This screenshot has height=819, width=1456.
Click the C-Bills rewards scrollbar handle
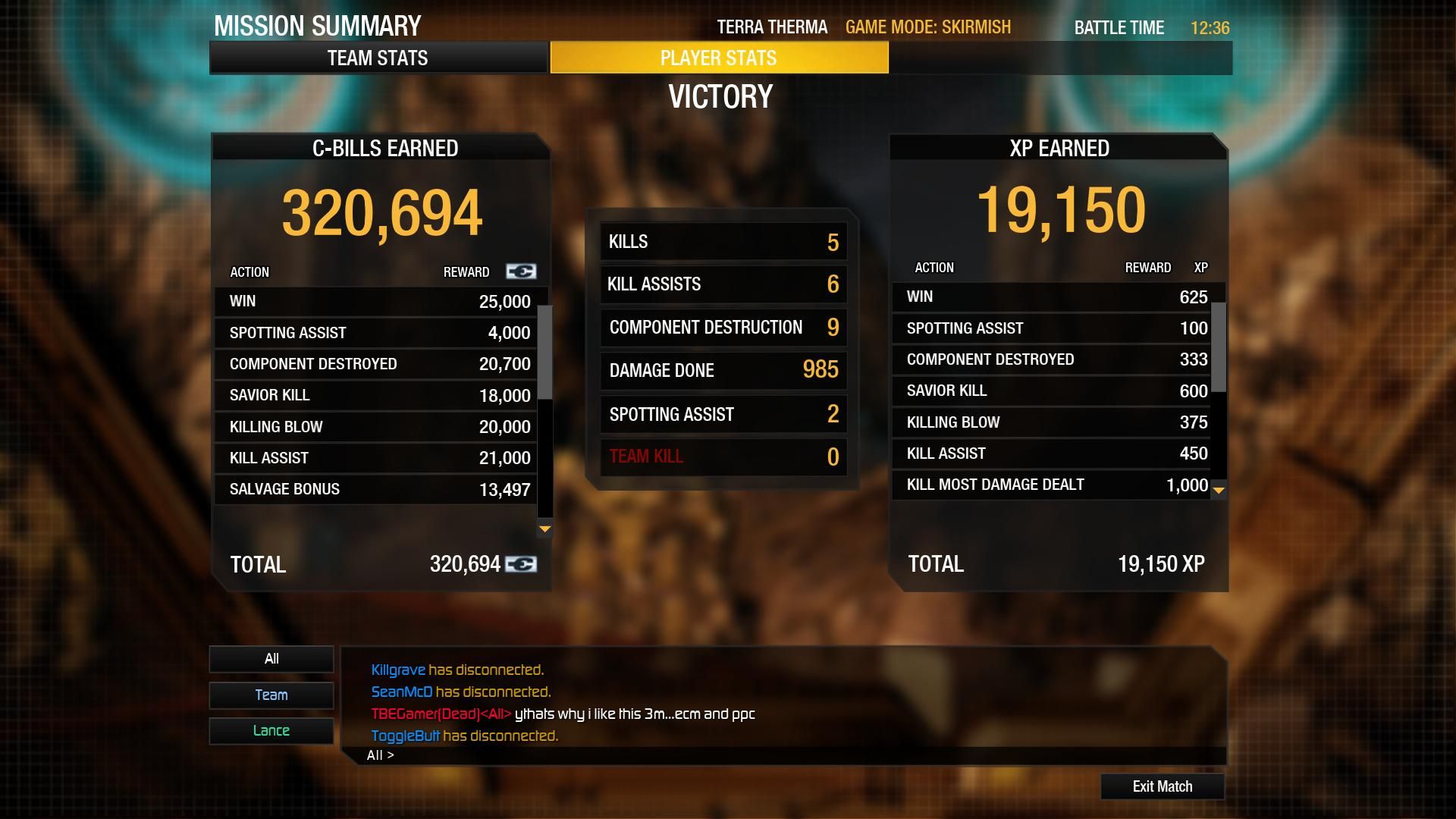tap(544, 352)
